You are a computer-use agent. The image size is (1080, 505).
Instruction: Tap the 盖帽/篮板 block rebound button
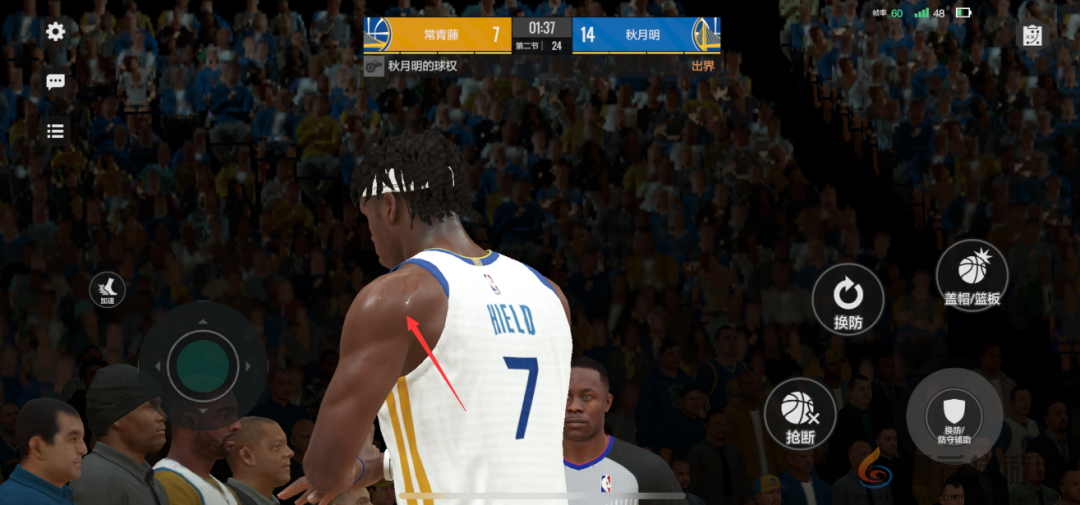pyautogui.click(x=972, y=275)
